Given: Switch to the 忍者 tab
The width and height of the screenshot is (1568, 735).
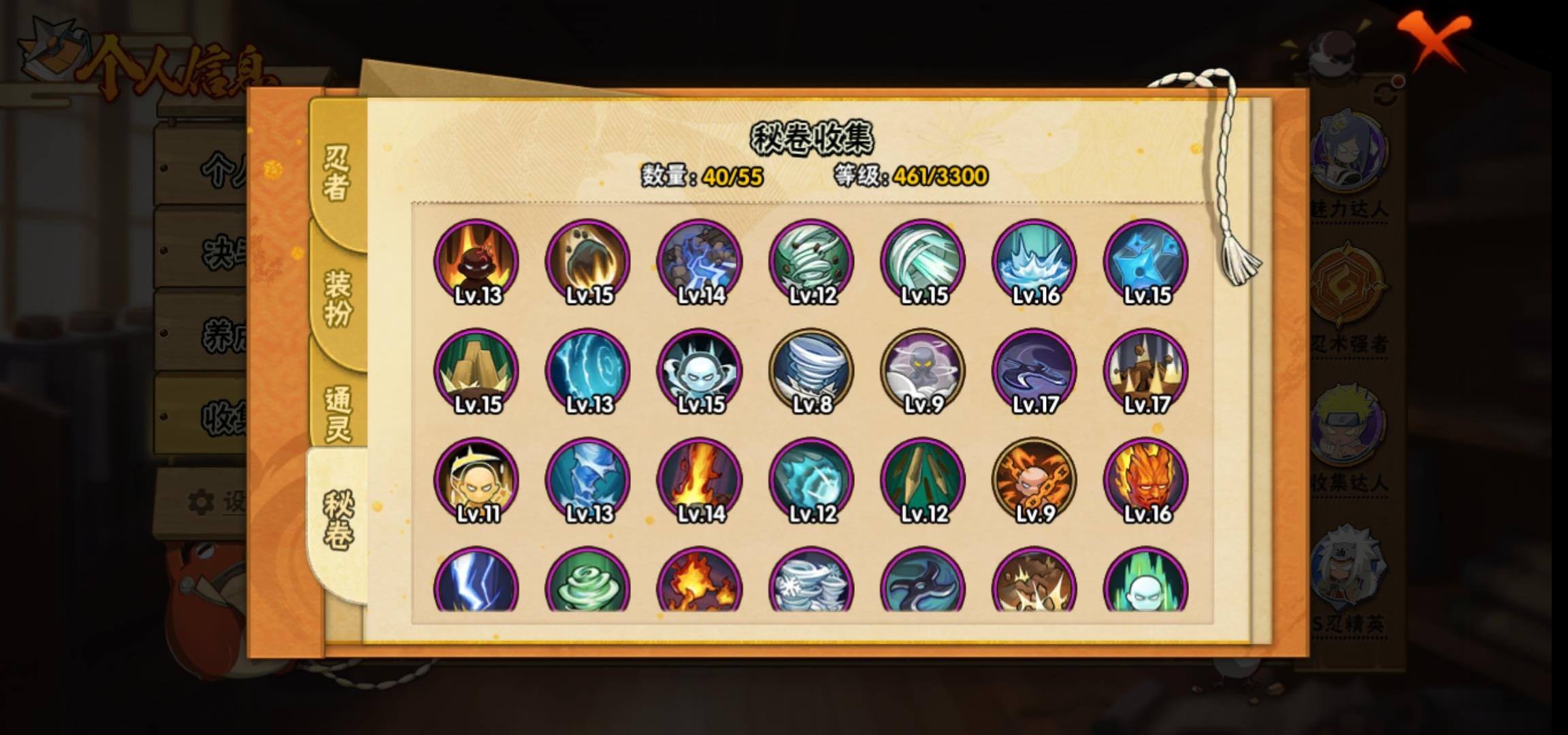Looking at the screenshot, I should [x=337, y=174].
